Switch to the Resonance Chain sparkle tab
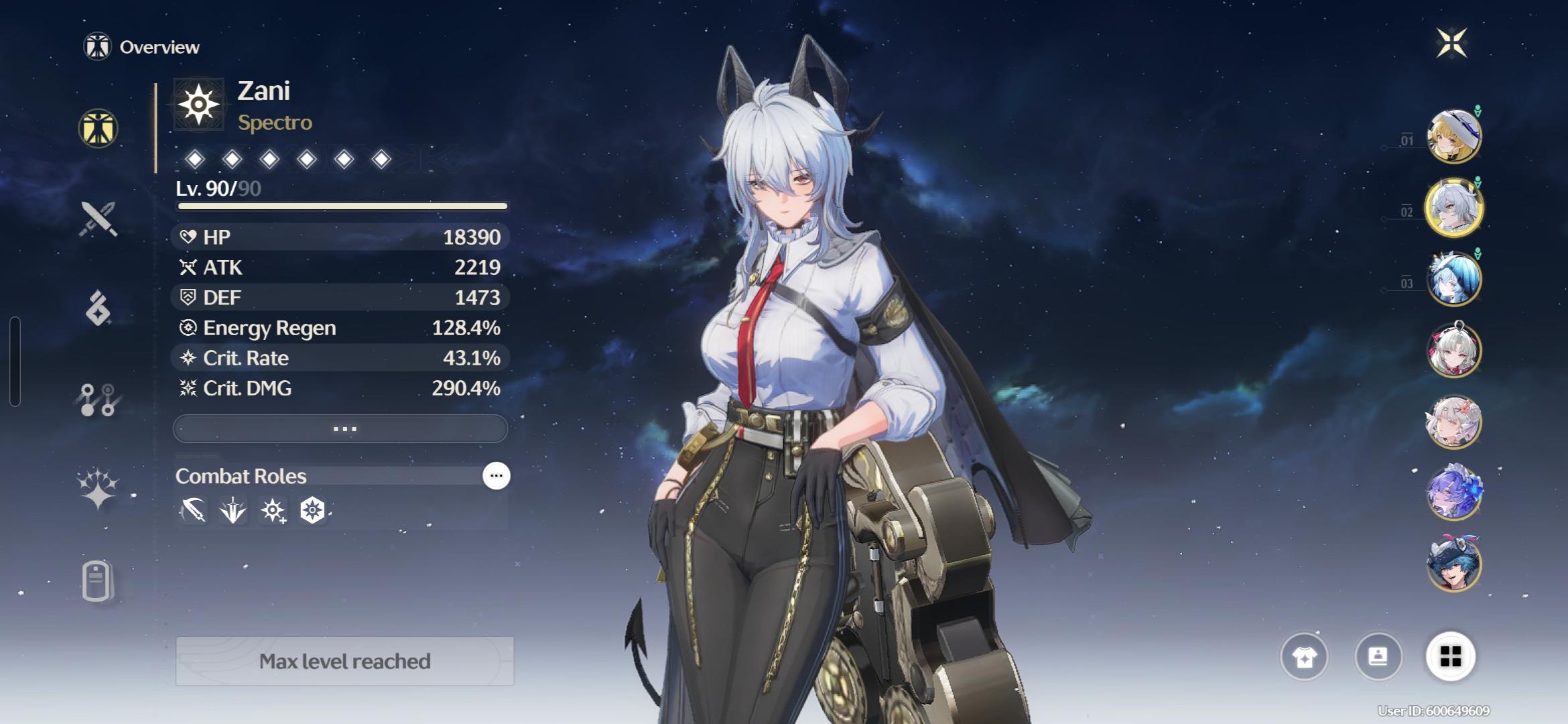 pos(99,488)
